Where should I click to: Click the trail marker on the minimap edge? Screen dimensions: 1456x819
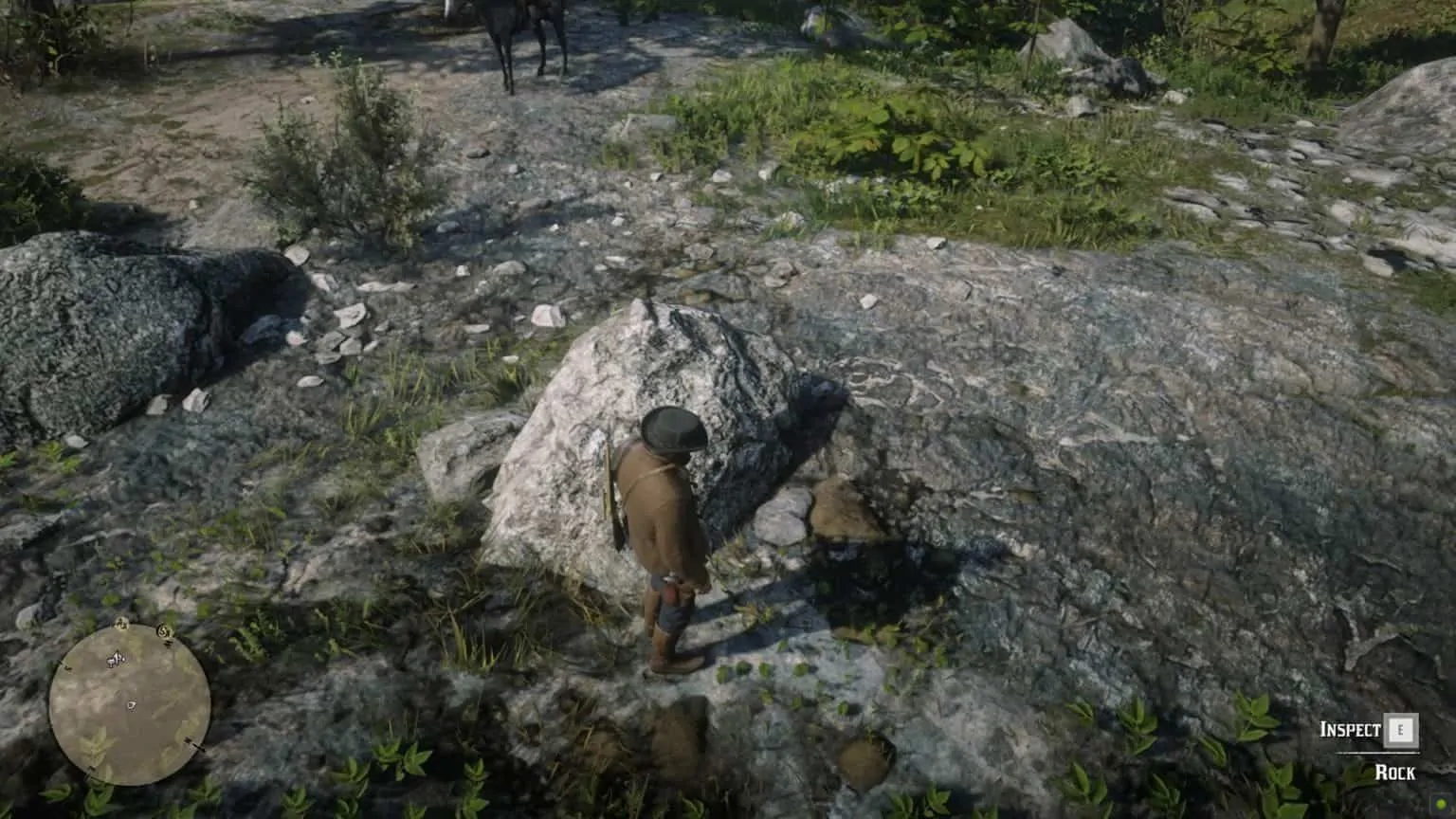click(x=66, y=666)
